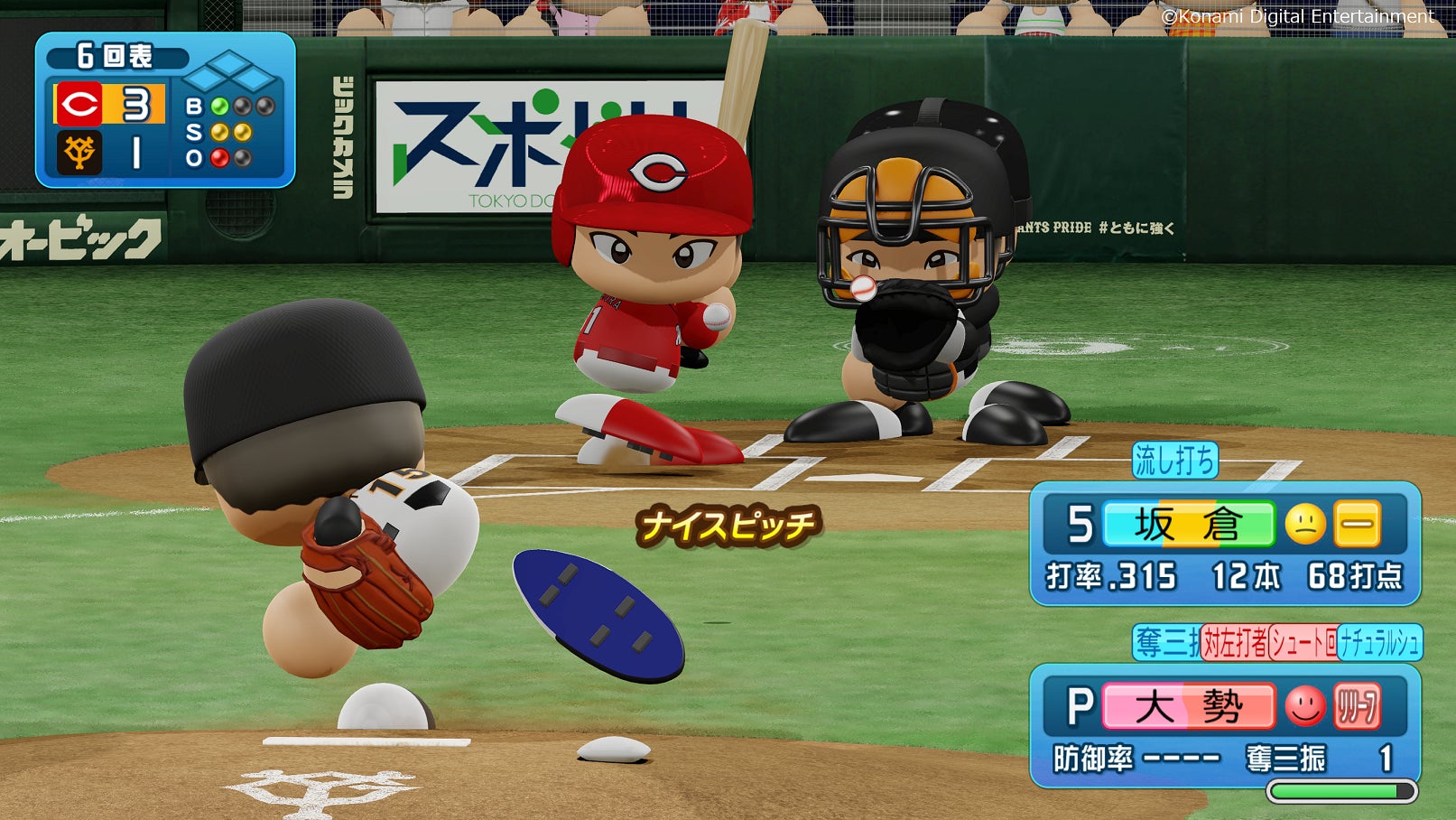Click the base runner diamond indicator
1456x820 pixels.
click(x=230, y=73)
